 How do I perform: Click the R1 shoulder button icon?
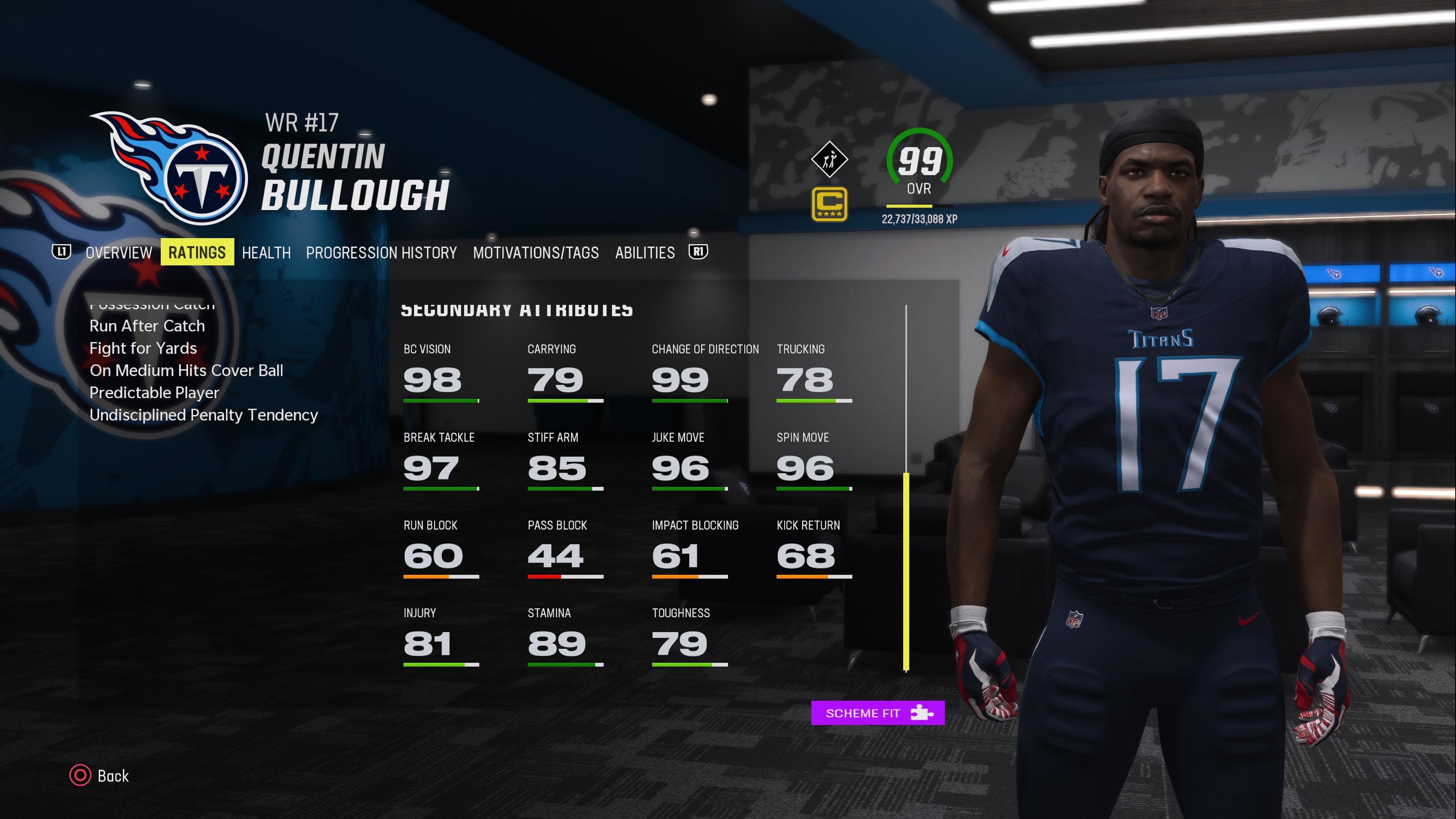coord(698,253)
